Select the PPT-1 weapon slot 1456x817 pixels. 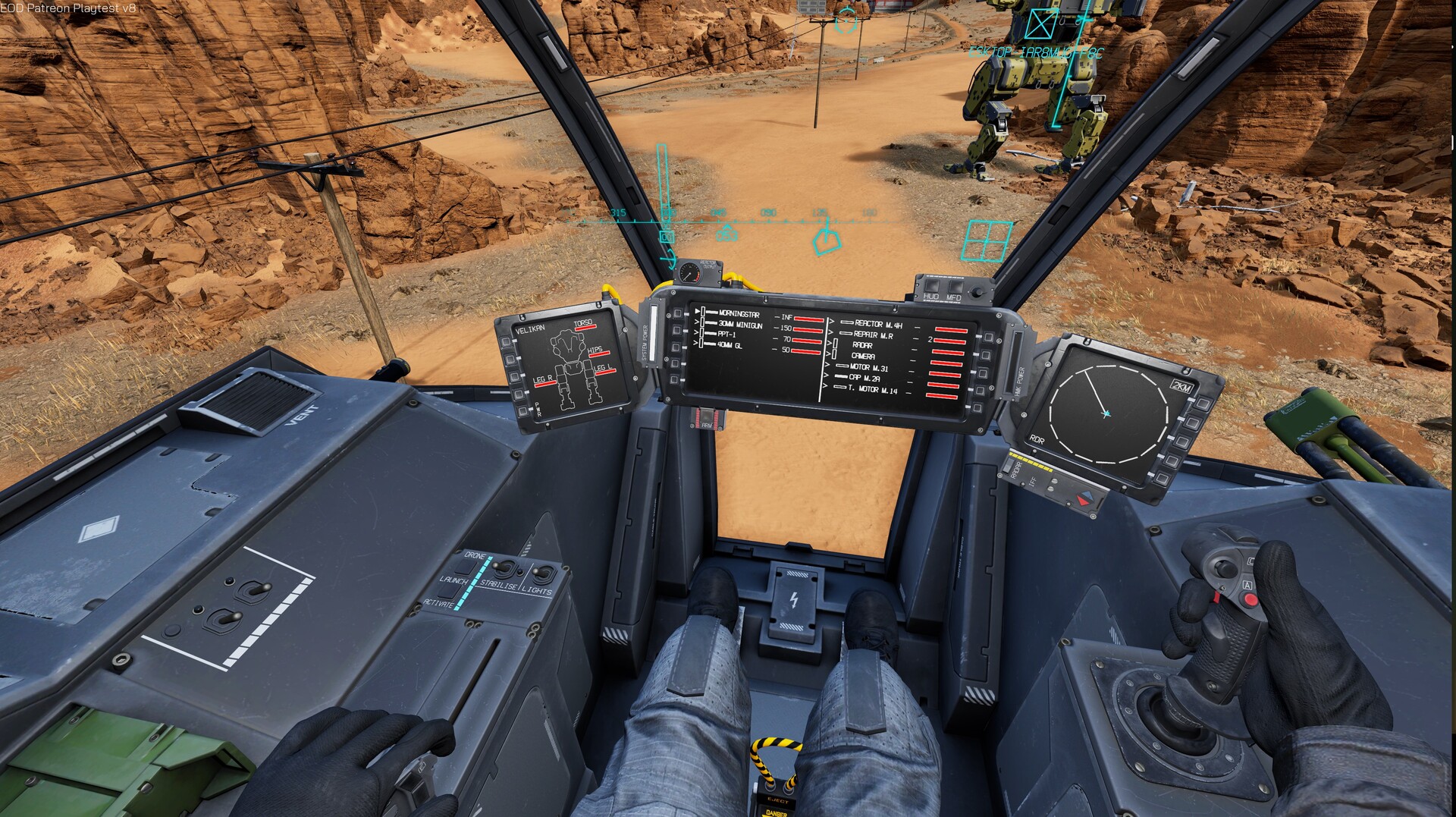click(x=725, y=334)
